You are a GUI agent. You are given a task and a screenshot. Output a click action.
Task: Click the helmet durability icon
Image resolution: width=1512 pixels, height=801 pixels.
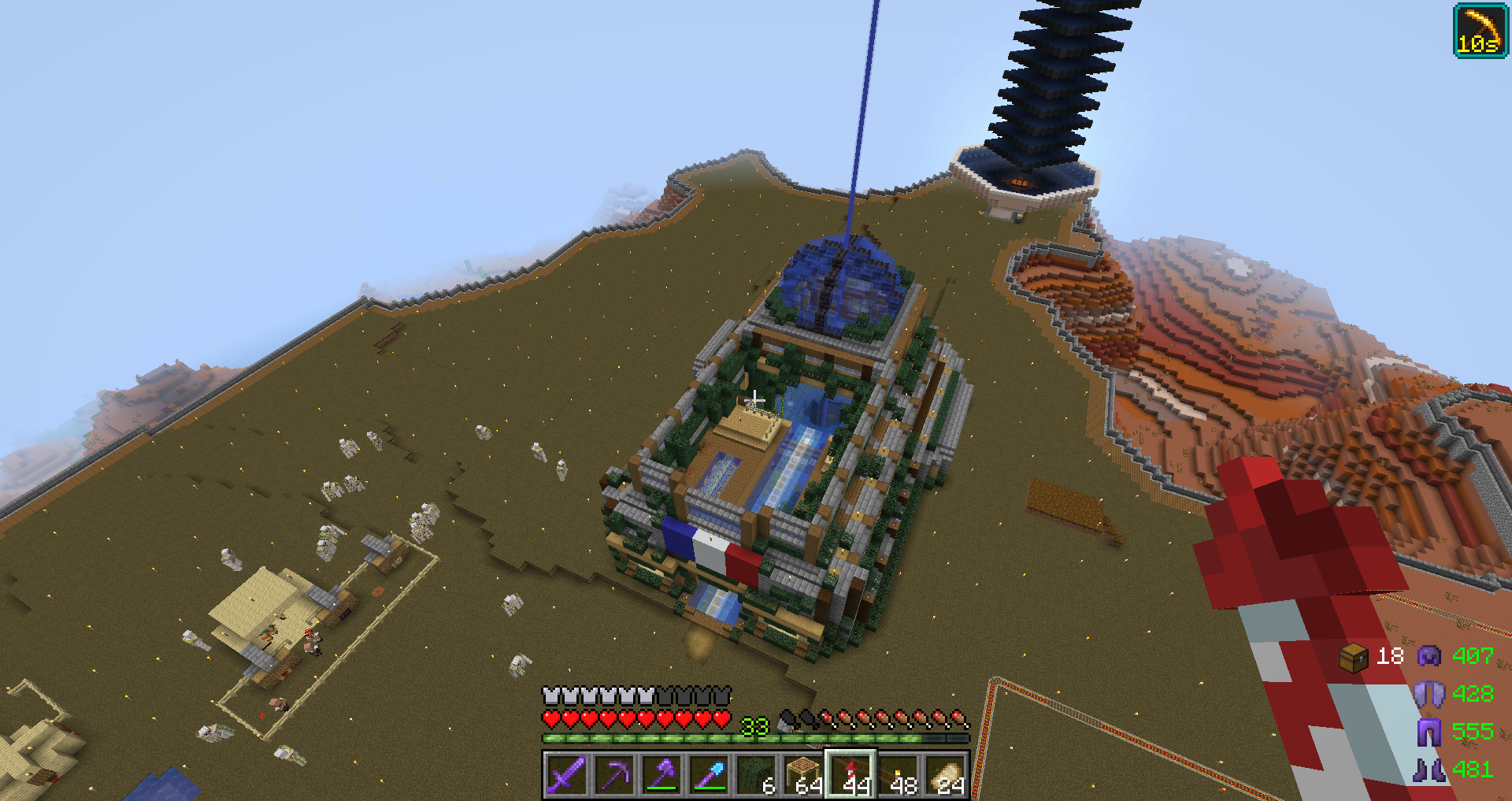(x=1429, y=656)
